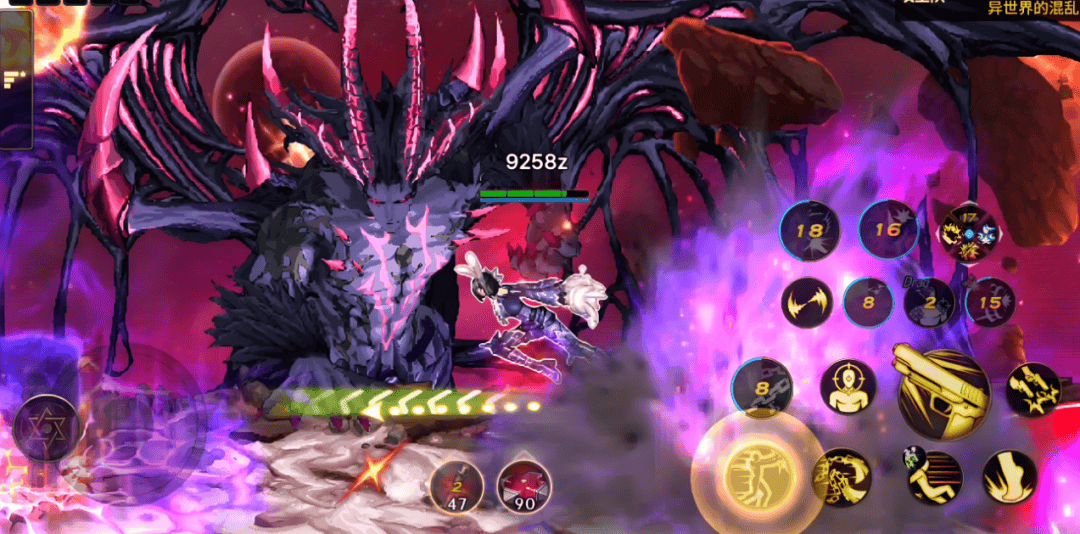Trigger the golden claw swipe skill
The image size is (1080, 534).
point(842,477)
